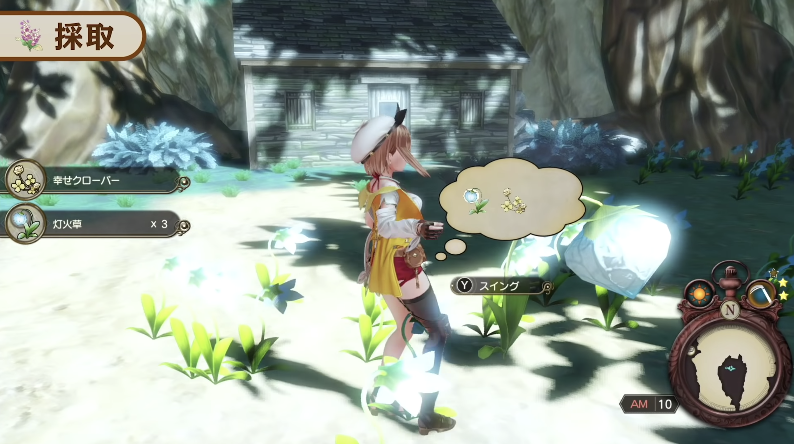Click the sun weather icon above minimap
Viewport: 794px width, 444px height.
tap(700, 296)
